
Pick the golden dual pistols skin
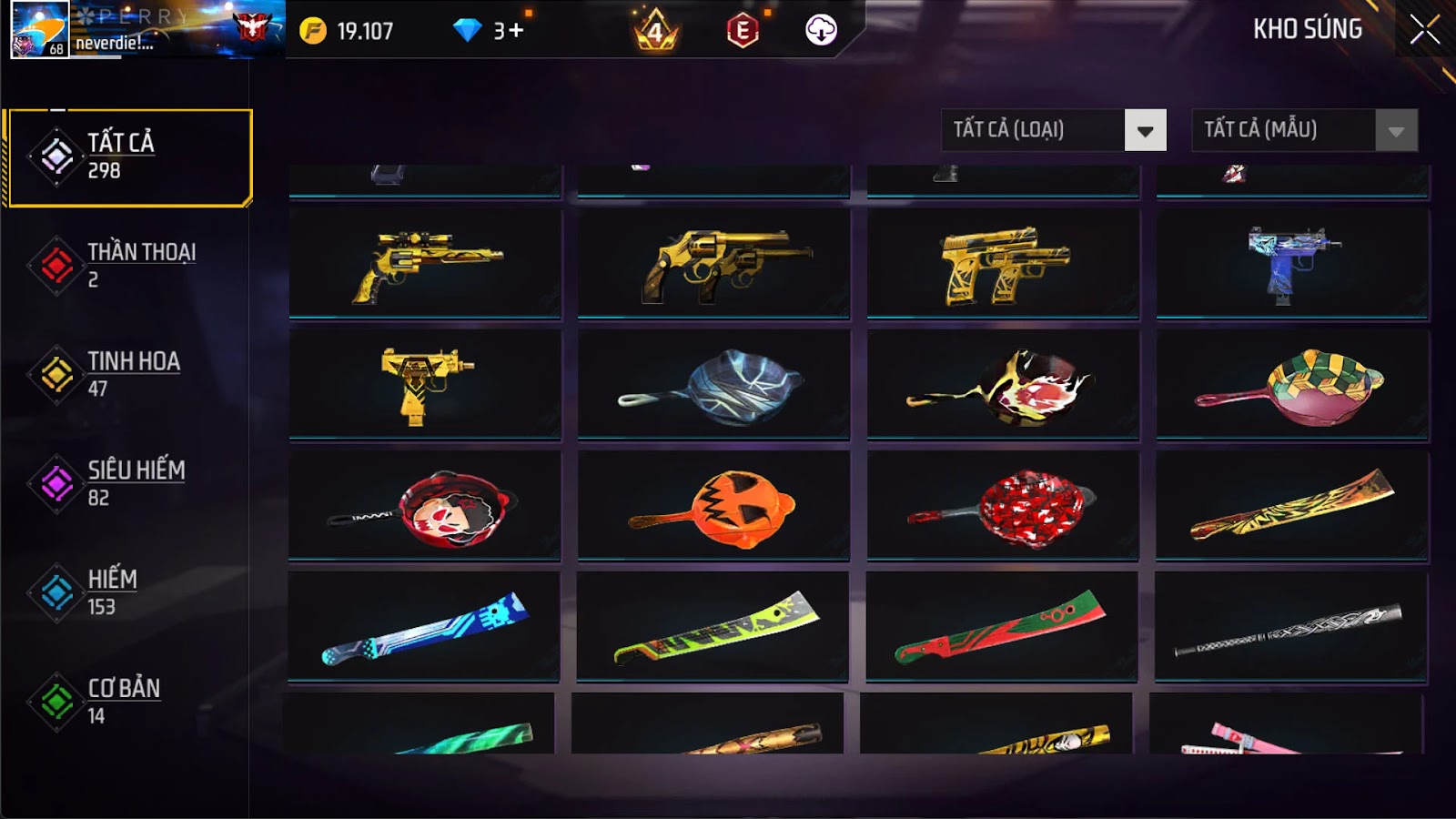[1003, 264]
